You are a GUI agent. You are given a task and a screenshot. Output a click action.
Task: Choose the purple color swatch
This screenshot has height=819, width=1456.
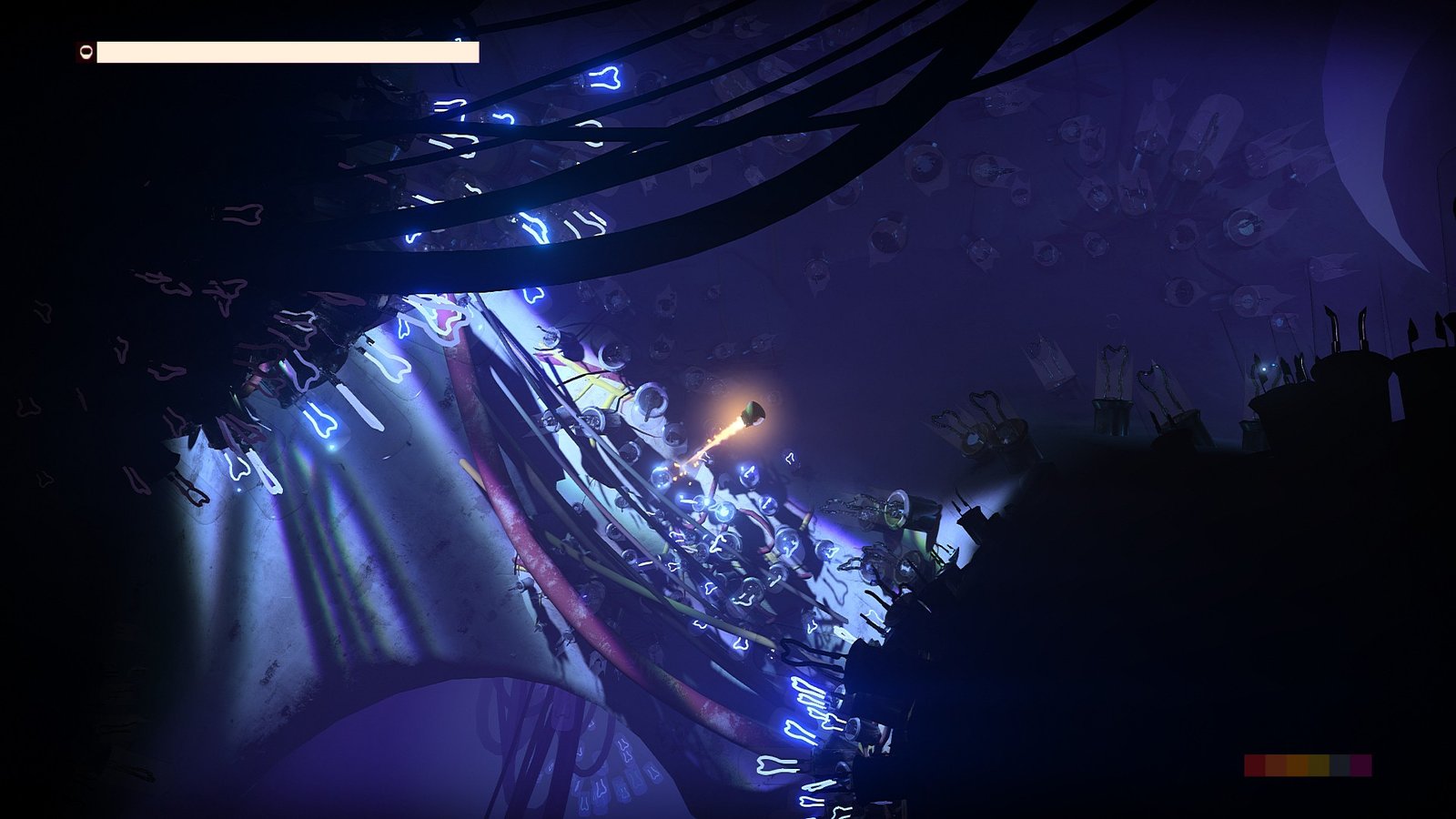pyautogui.click(x=1360, y=765)
